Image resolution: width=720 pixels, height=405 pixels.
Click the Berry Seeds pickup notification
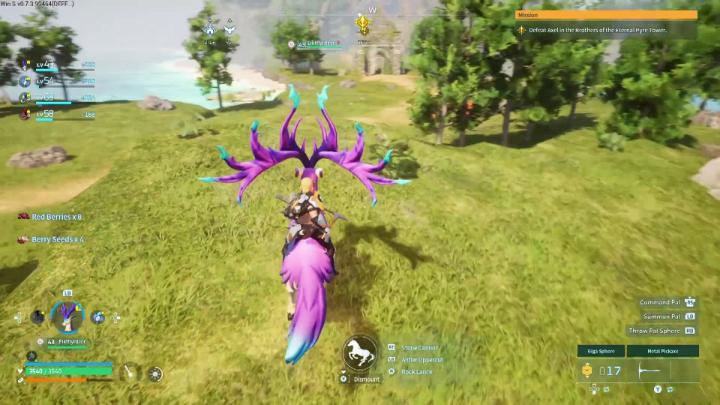pos(50,239)
